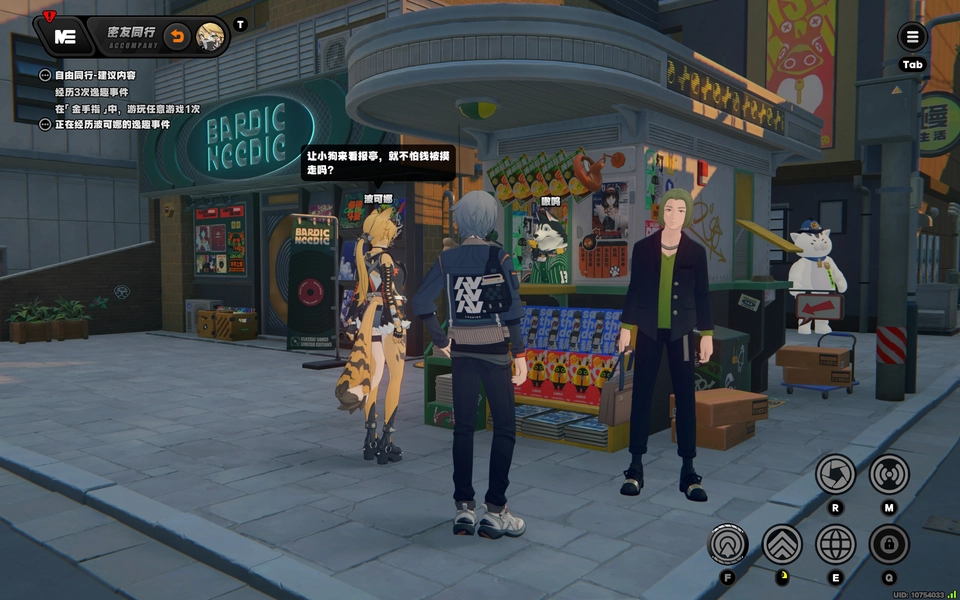Click the interact arrow circle icon
Screen dimensions: 960x600
(x=728, y=545)
